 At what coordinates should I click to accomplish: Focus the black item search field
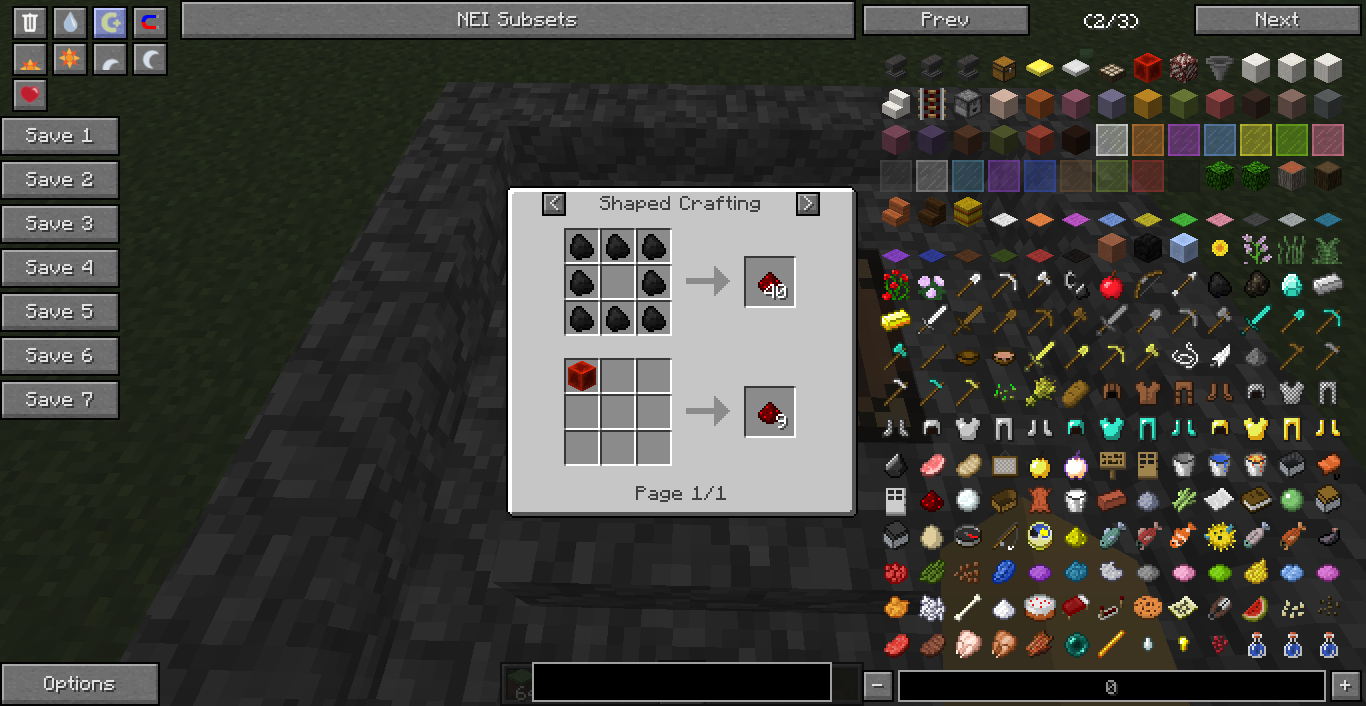(x=681, y=682)
